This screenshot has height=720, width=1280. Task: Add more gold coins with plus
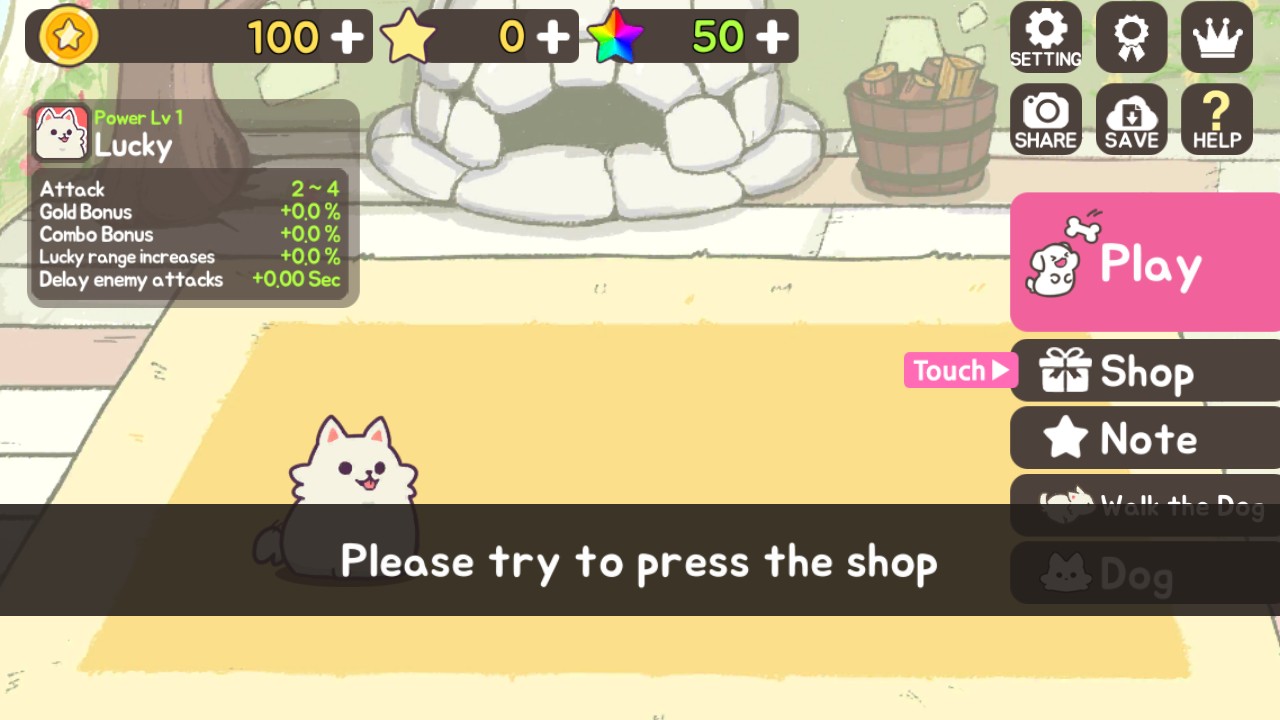pos(347,37)
